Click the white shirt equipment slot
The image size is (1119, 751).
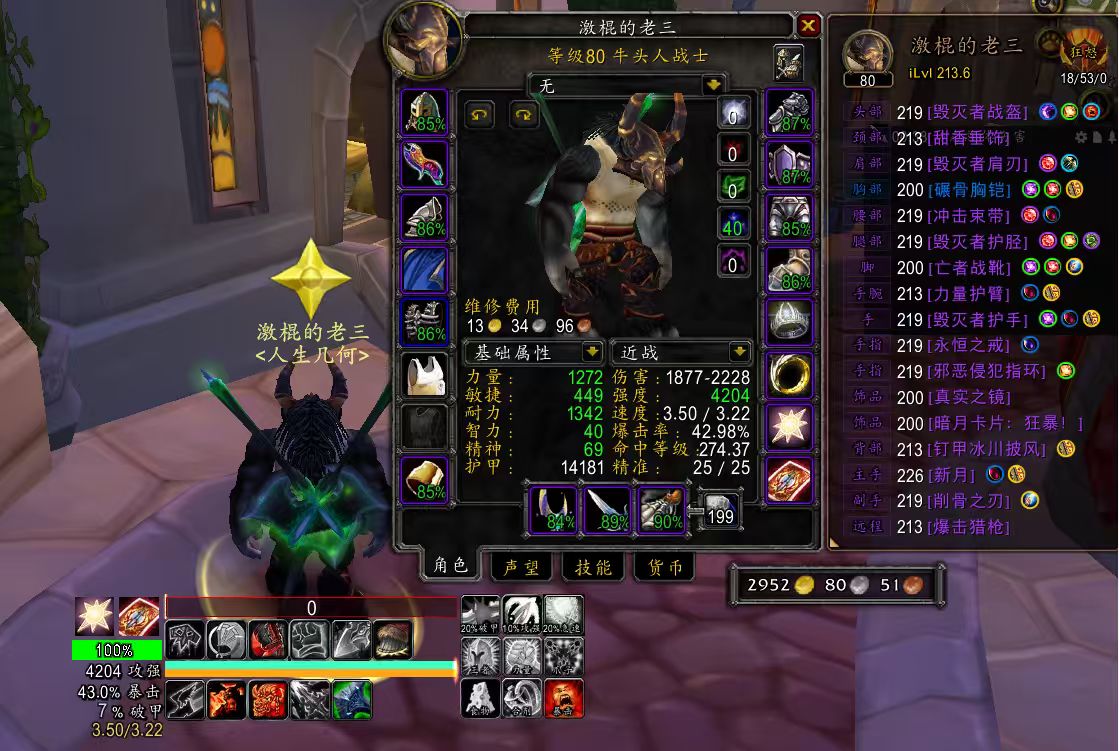pyautogui.click(x=424, y=376)
